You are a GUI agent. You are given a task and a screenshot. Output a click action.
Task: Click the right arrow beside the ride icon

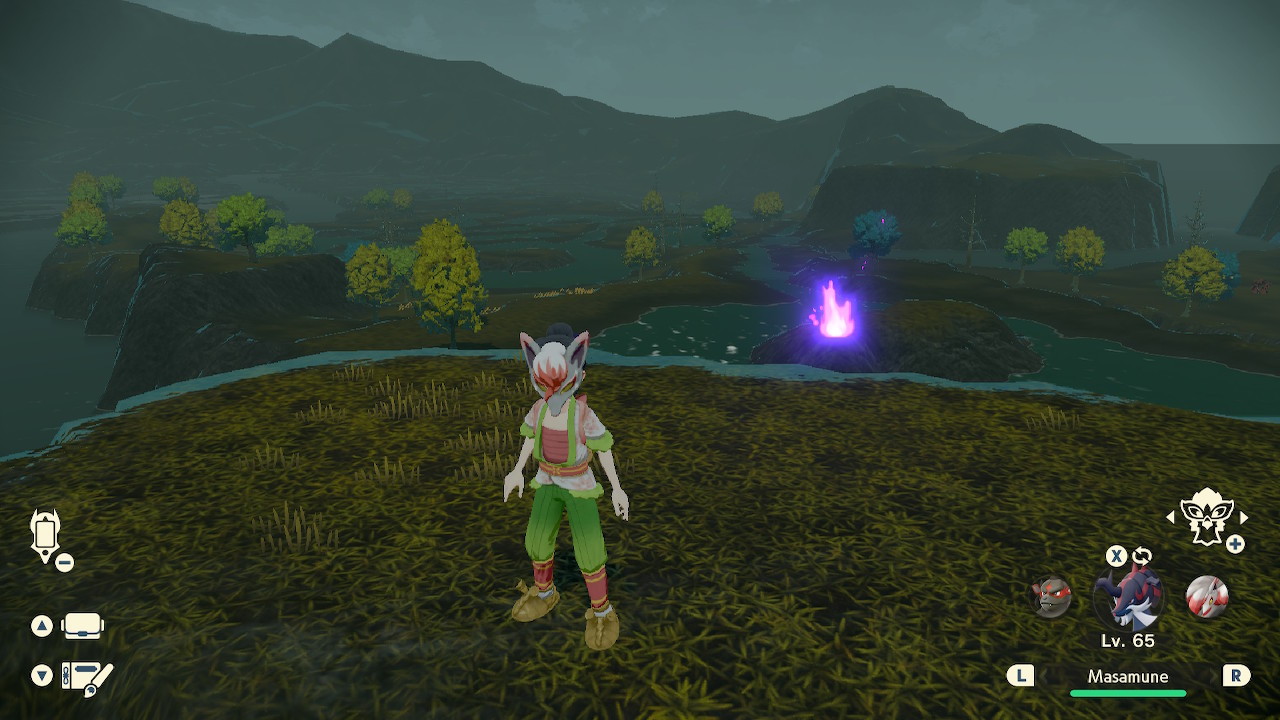pyautogui.click(x=1244, y=518)
